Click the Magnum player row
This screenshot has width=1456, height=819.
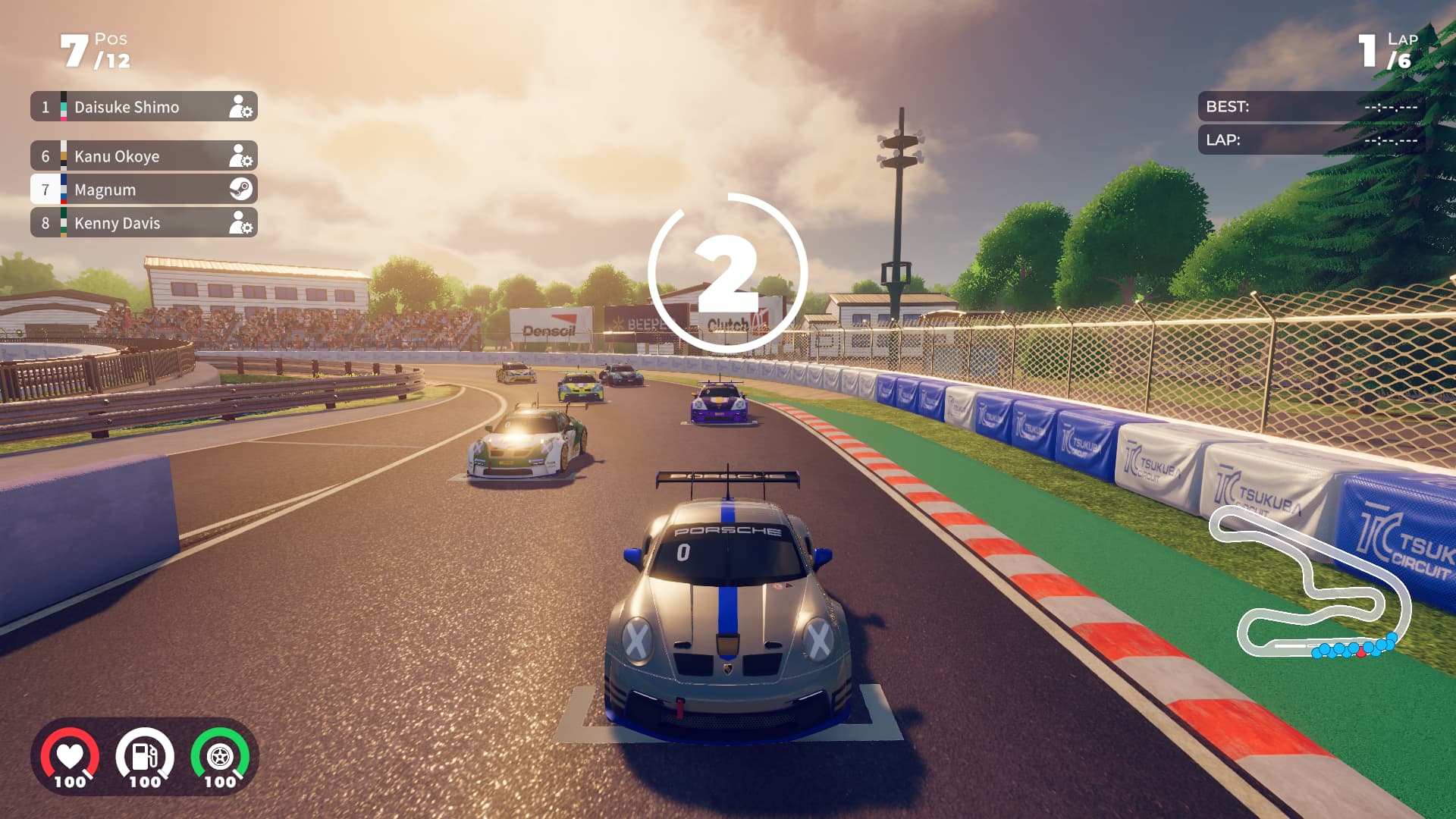144,190
